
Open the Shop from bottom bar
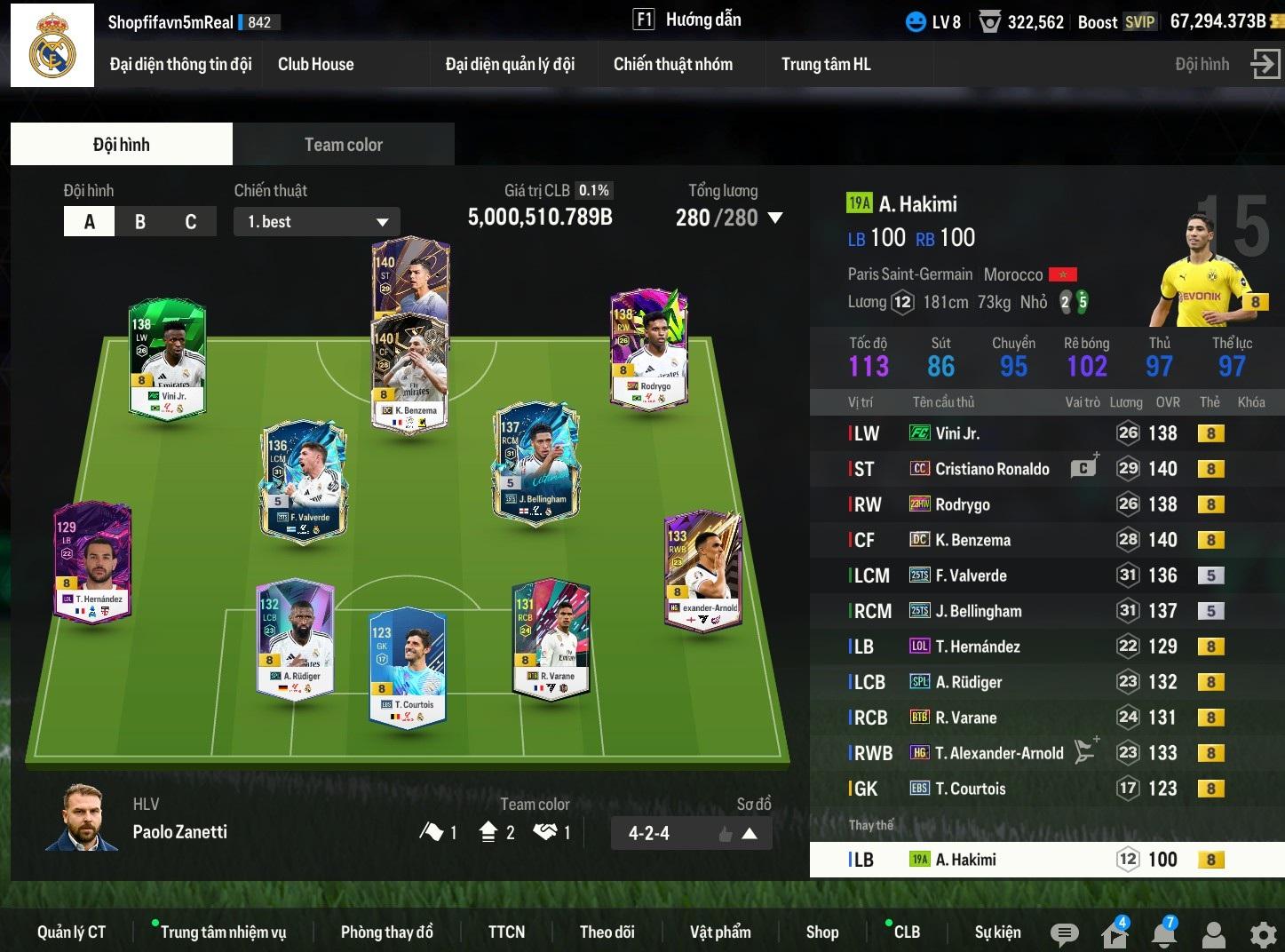click(x=821, y=932)
